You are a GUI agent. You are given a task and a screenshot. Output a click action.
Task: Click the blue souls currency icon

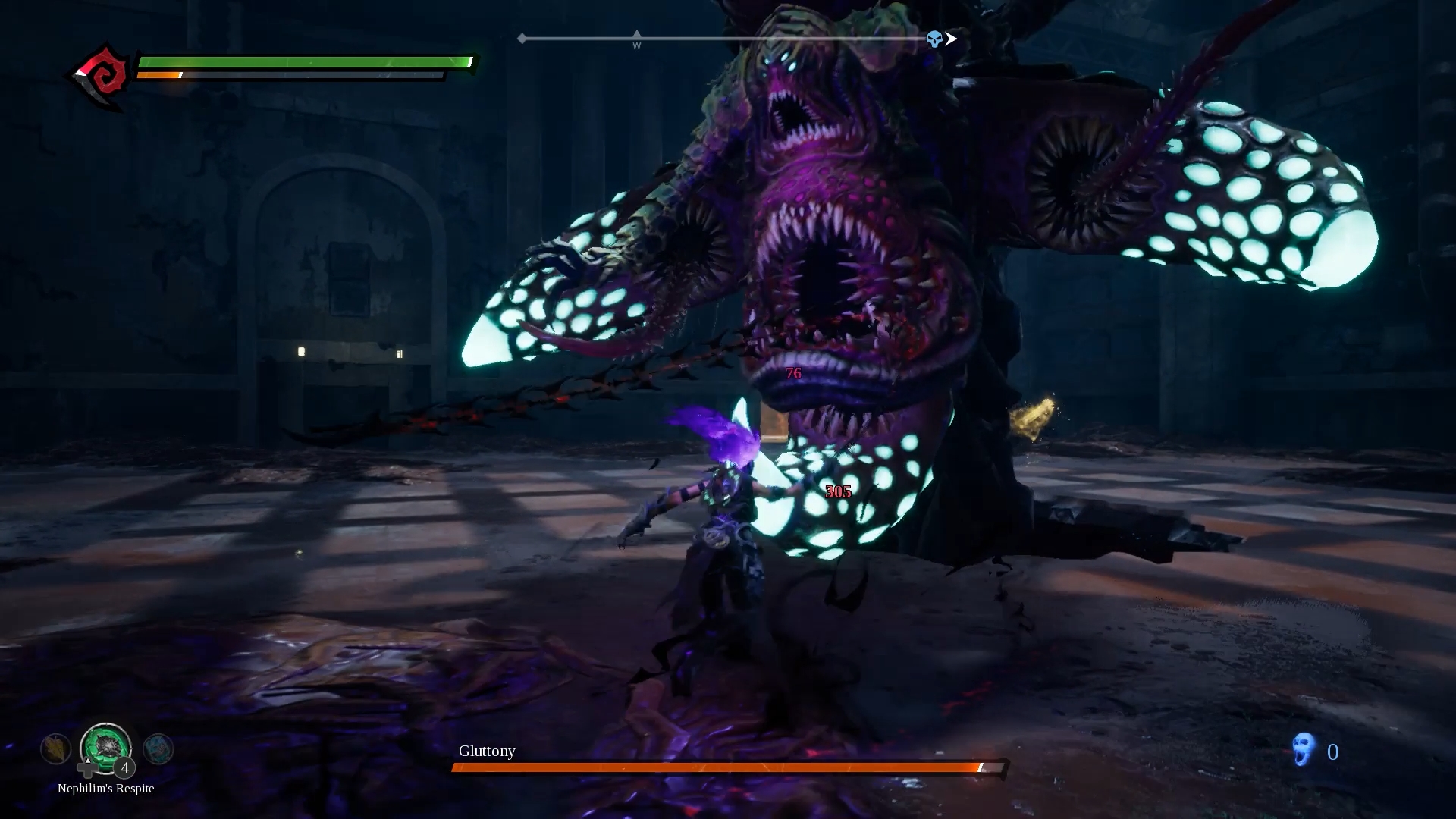click(x=1303, y=750)
